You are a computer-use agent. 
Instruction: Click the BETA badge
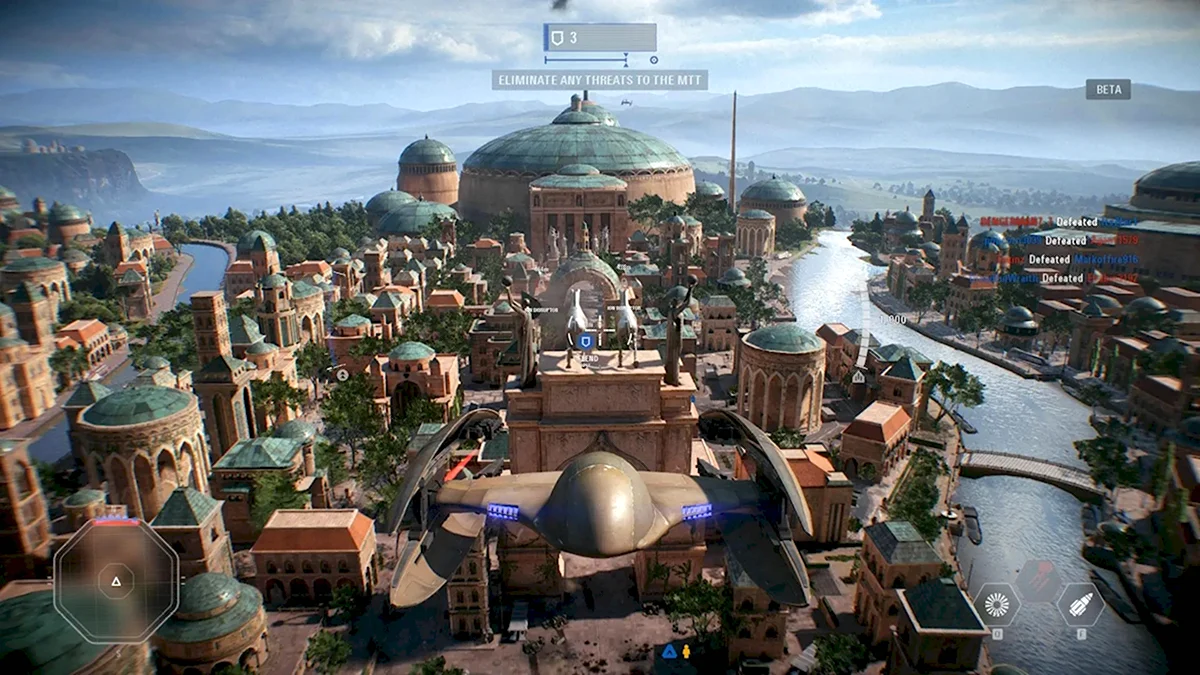coord(1108,89)
